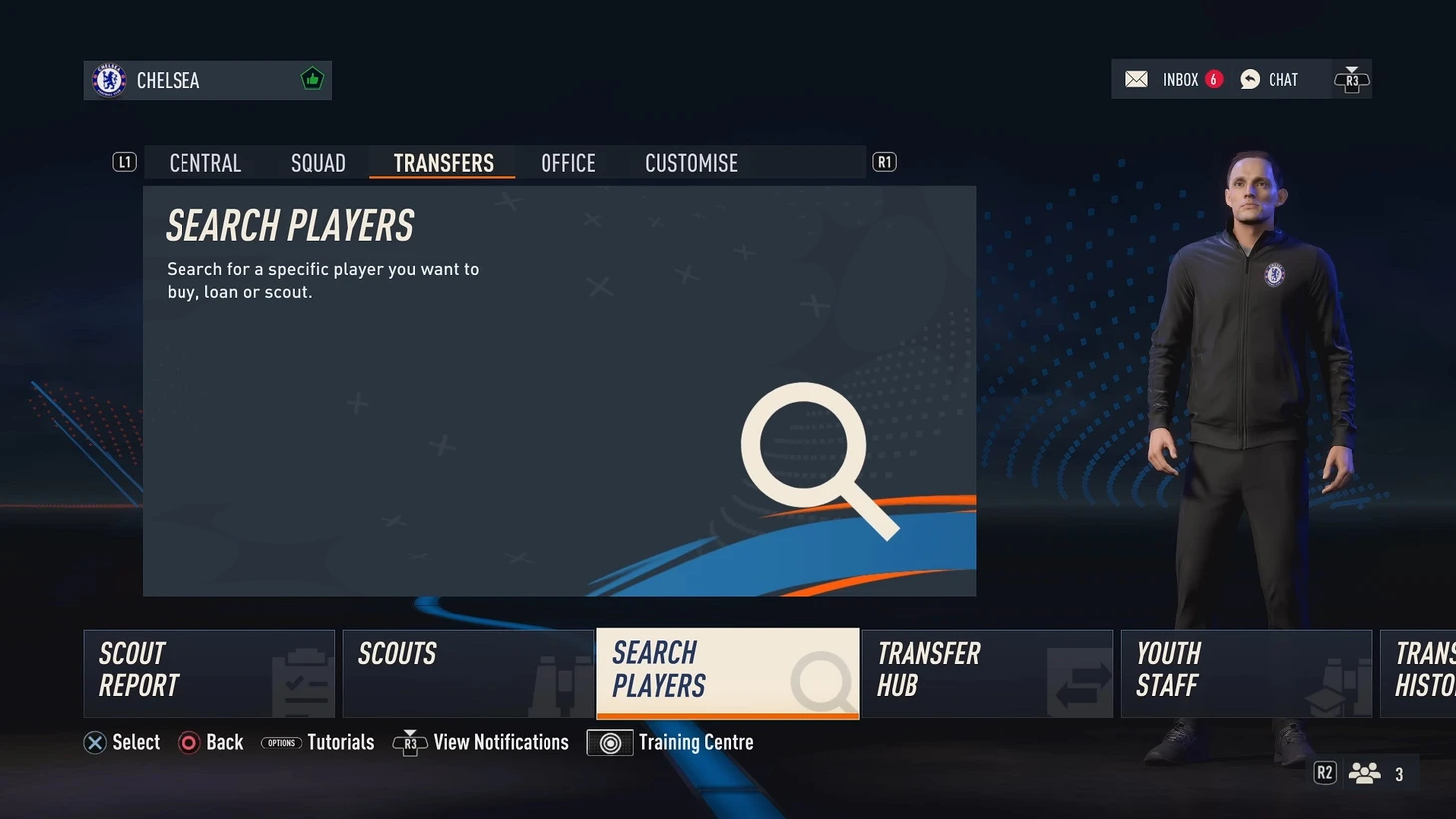Viewport: 1456px width, 819px height.
Task: Open the Inbox messages
Action: tap(1173, 80)
